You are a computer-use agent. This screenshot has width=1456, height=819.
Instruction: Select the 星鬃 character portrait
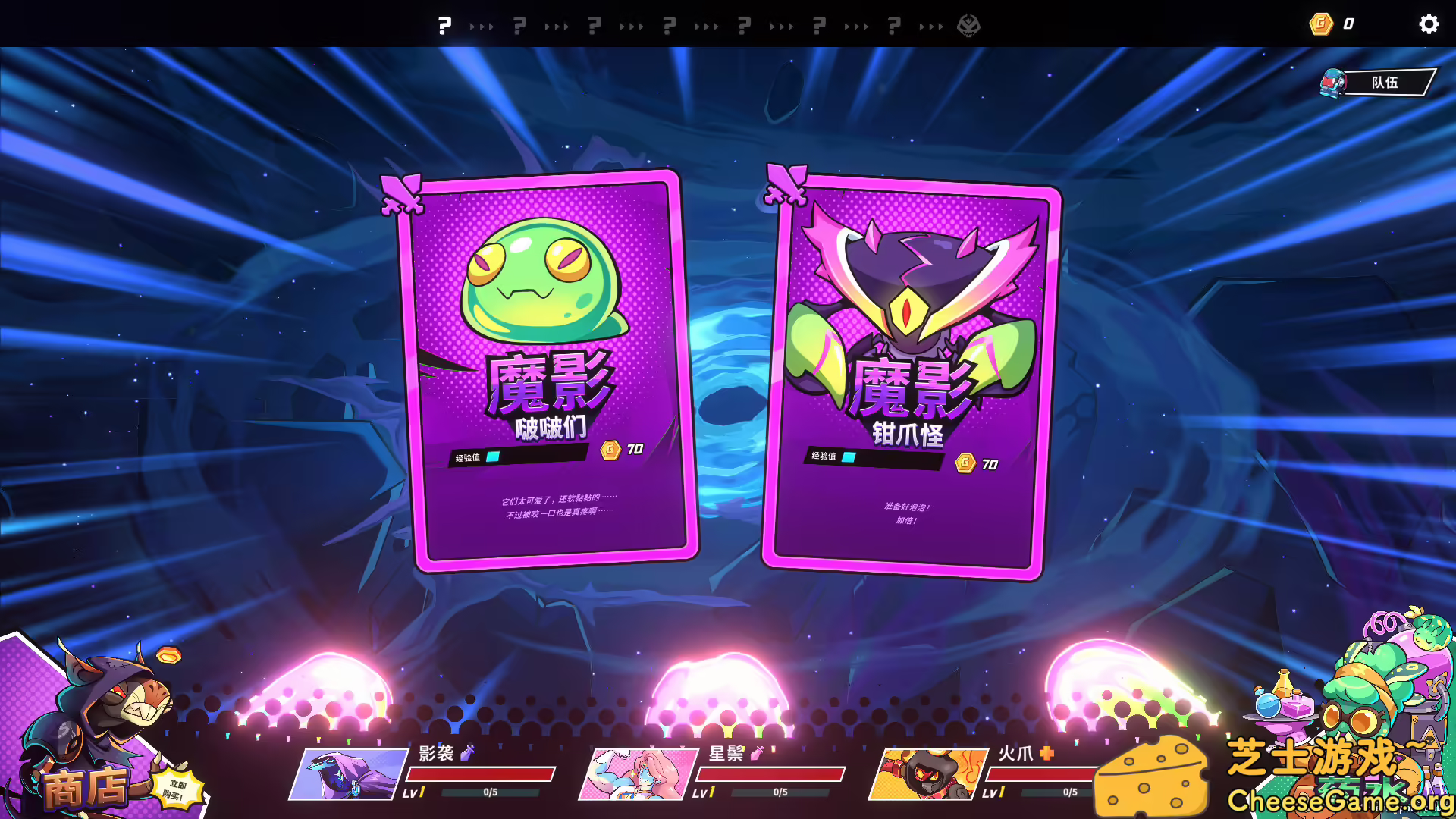637,773
